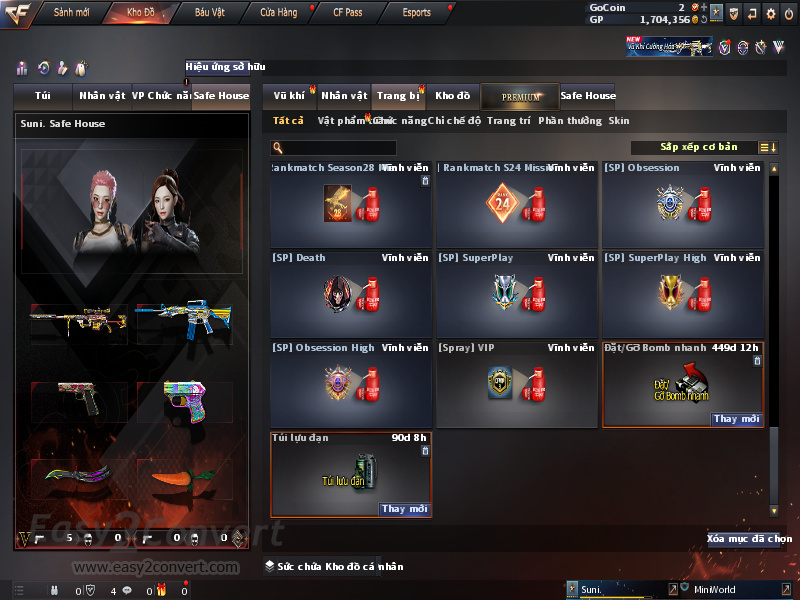Open the Sảnh mới lobby menu
The height and width of the screenshot is (600, 800).
pos(71,12)
